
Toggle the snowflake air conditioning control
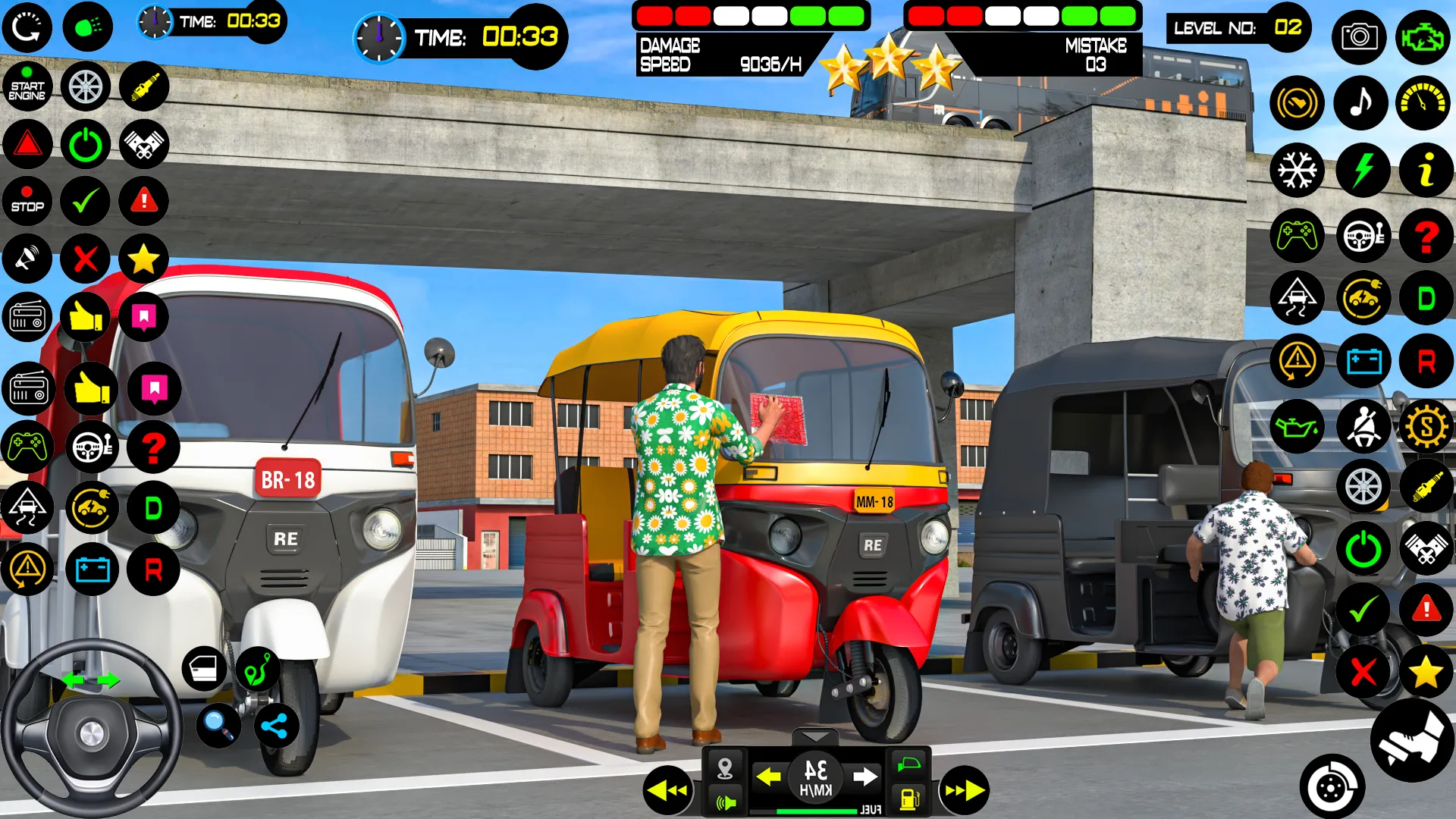click(x=1297, y=171)
